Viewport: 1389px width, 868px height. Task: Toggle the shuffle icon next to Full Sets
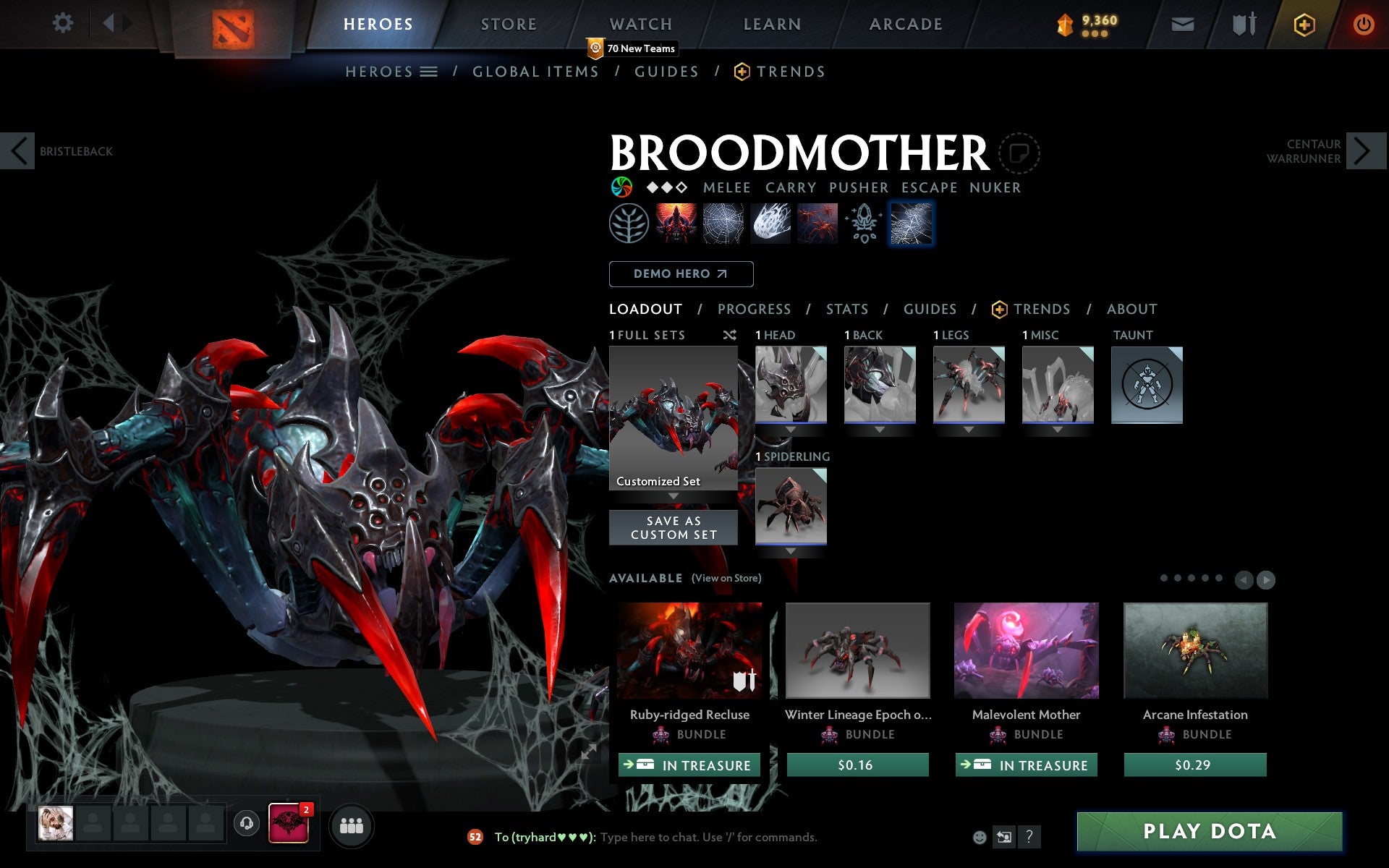(x=729, y=335)
